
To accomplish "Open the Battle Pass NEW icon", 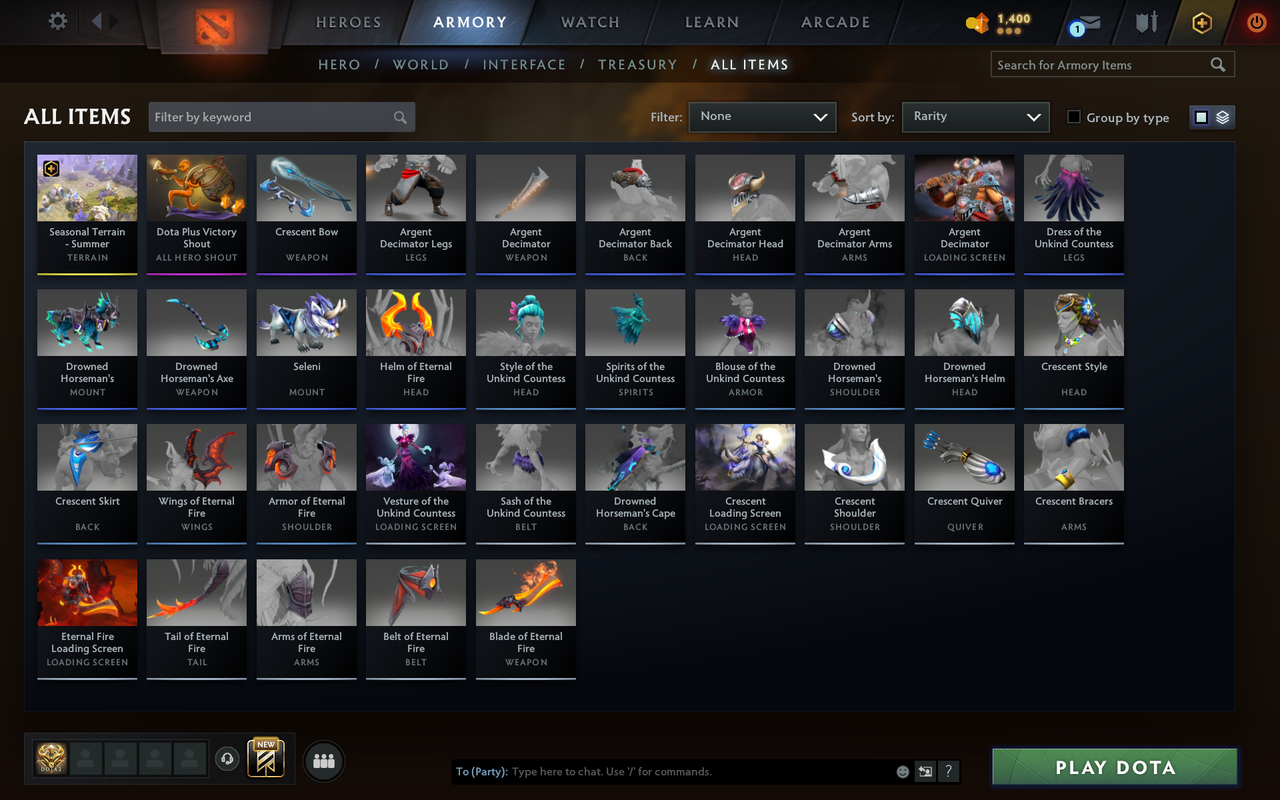I will [x=265, y=760].
